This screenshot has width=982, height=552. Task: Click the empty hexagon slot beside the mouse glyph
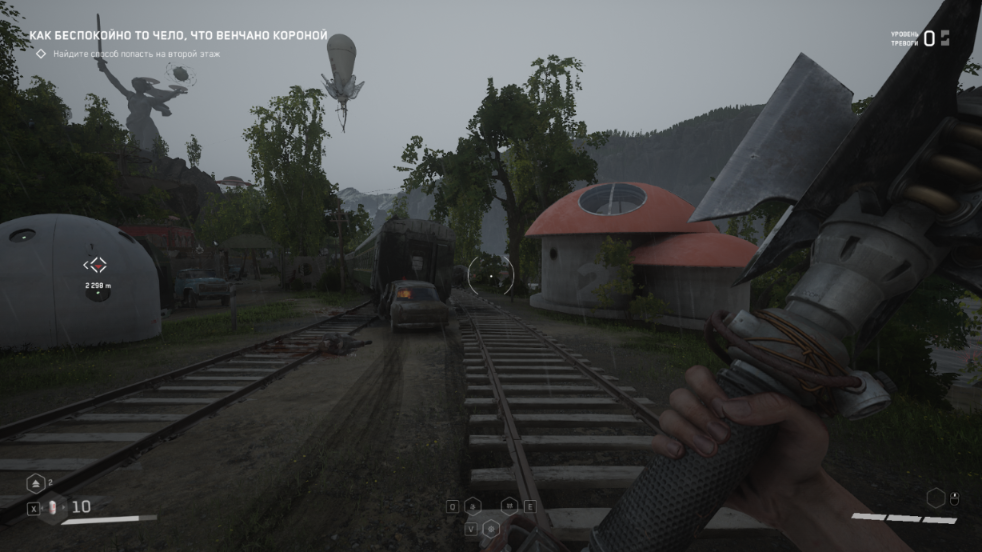point(935,497)
